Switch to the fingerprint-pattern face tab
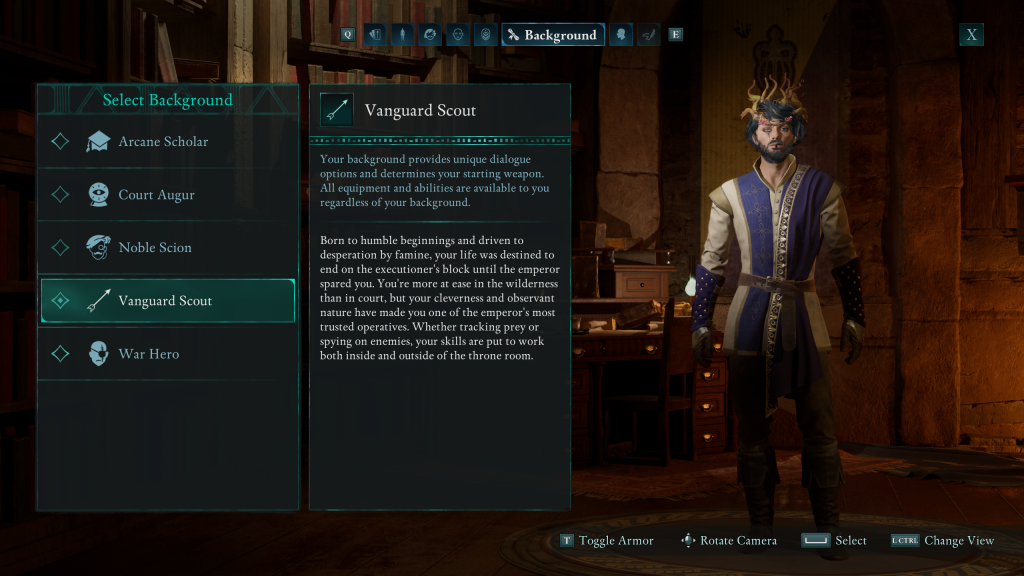Viewport: 1024px width, 576px height. point(484,35)
